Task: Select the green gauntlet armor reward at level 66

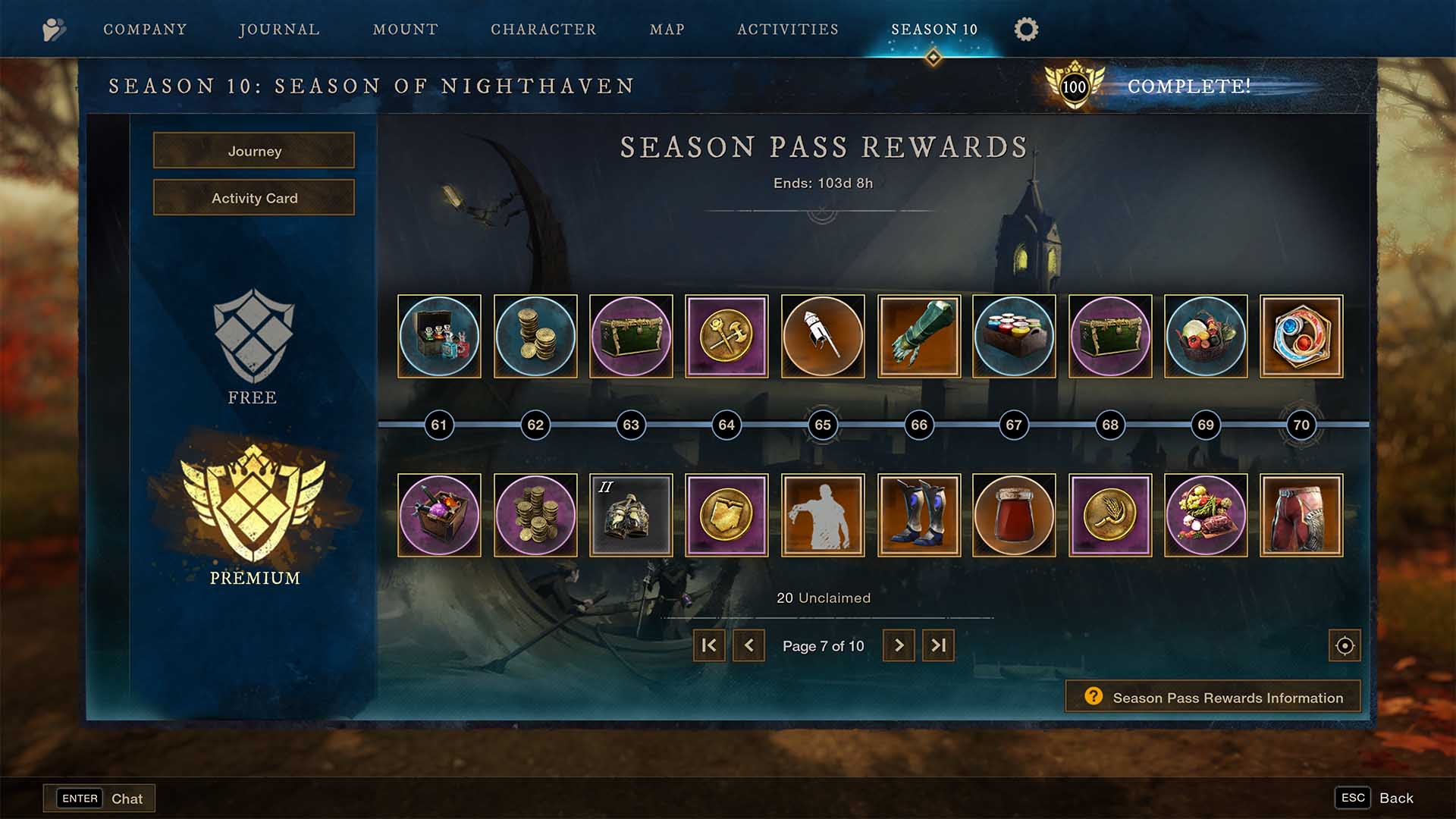Action: click(918, 336)
